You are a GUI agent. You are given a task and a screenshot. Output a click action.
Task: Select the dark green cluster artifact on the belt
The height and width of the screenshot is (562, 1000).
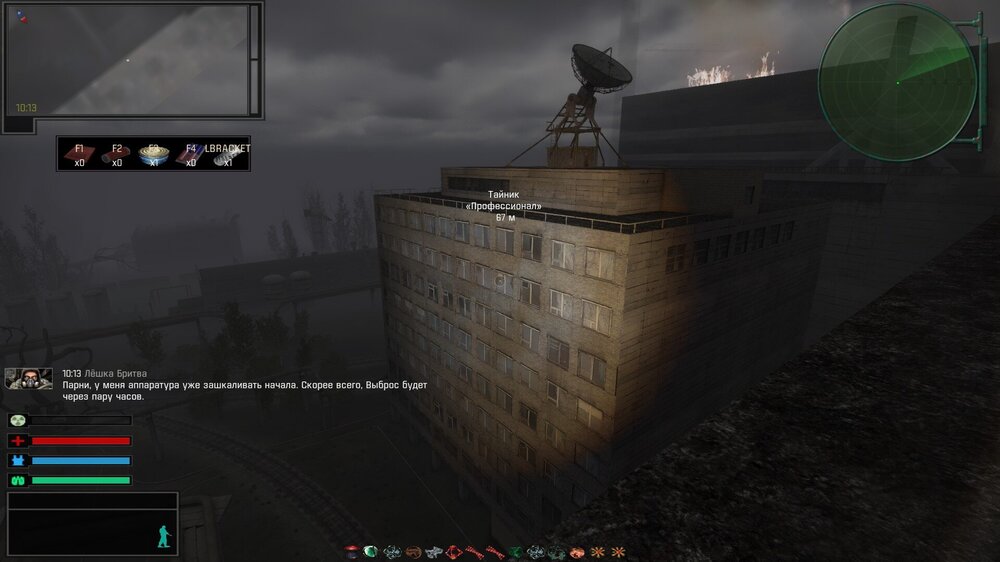tap(516, 551)
